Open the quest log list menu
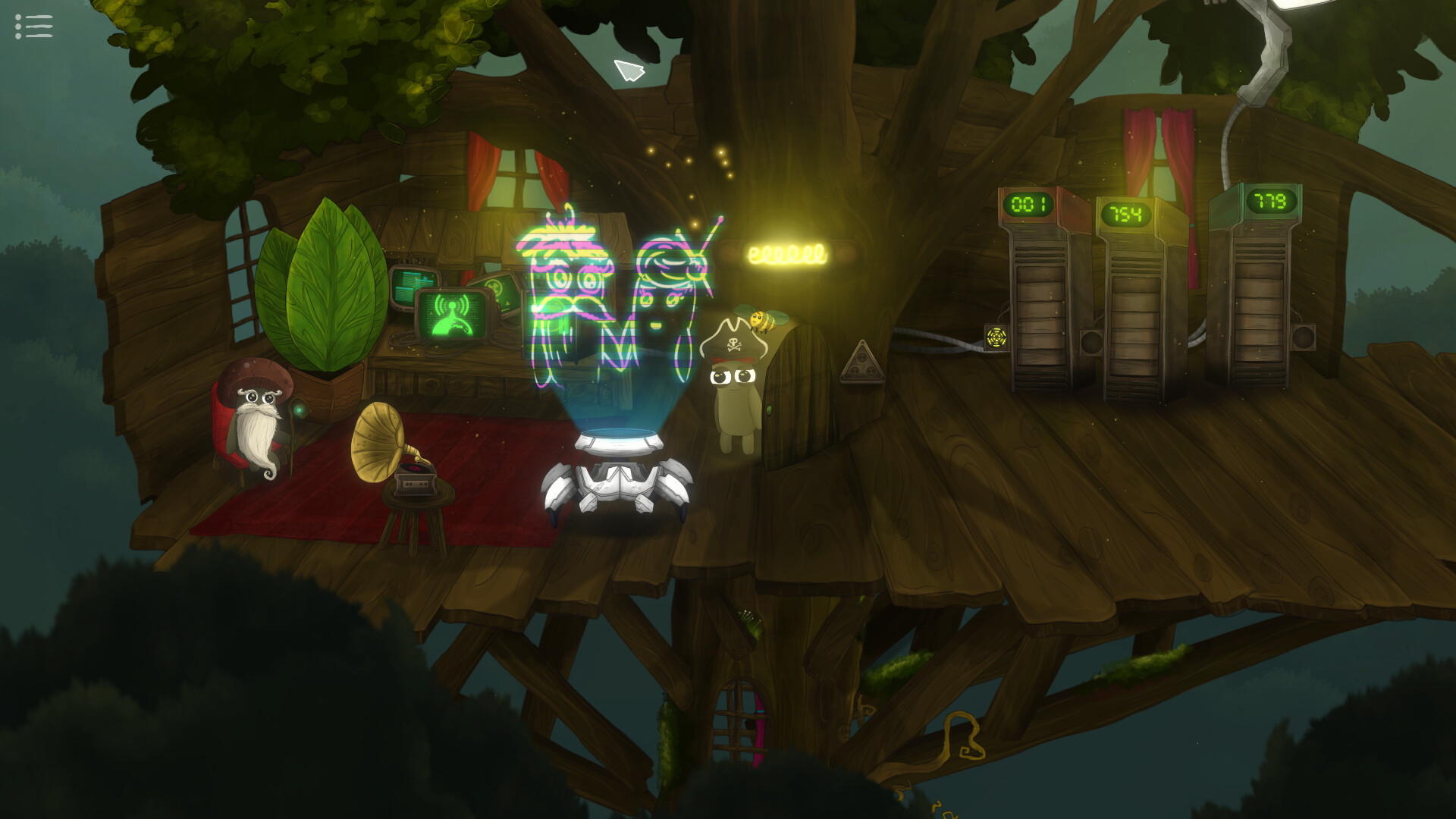 (32, 27)
